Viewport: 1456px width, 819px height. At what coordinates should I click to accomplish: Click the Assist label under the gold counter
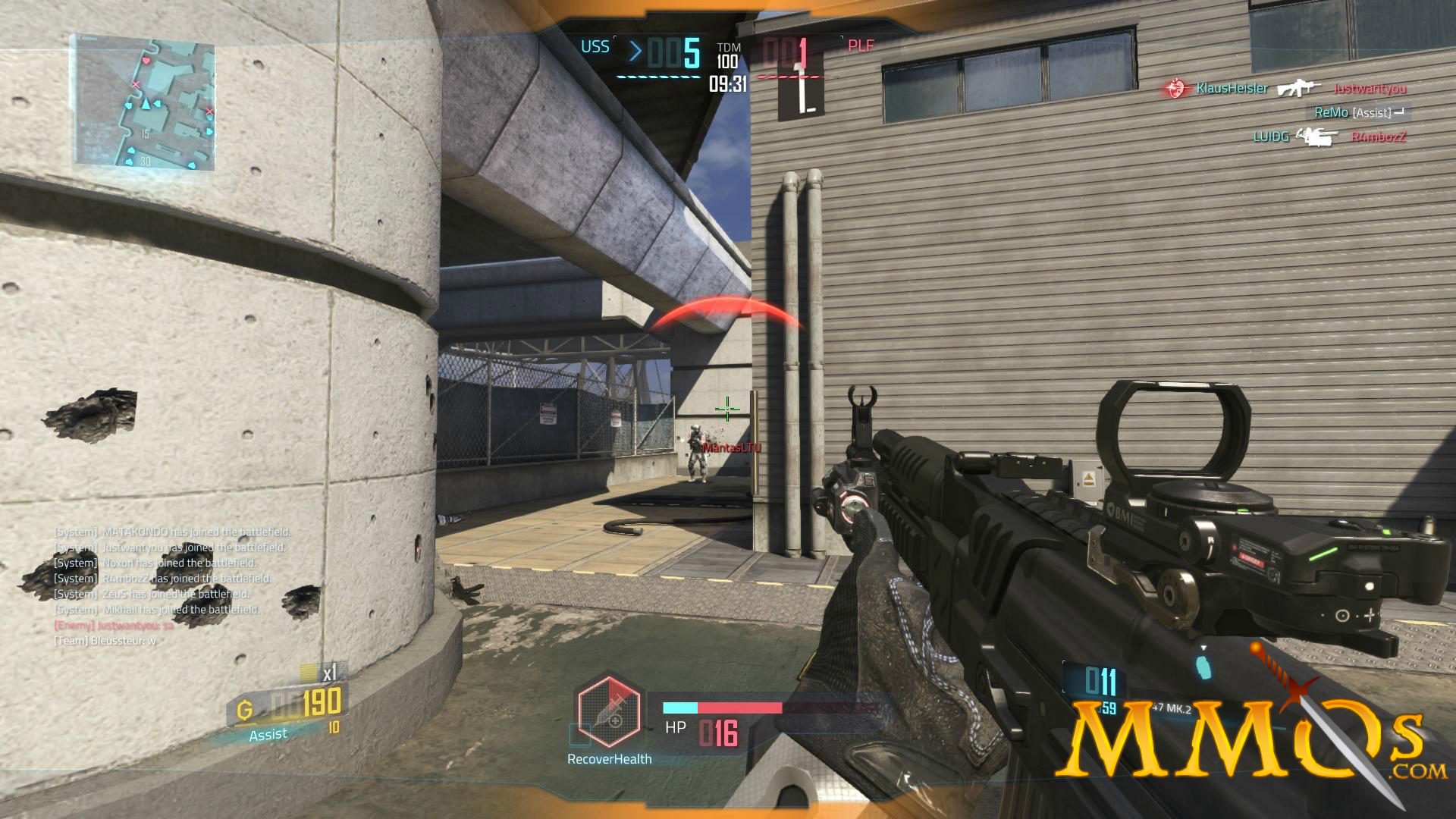point(269,734)
